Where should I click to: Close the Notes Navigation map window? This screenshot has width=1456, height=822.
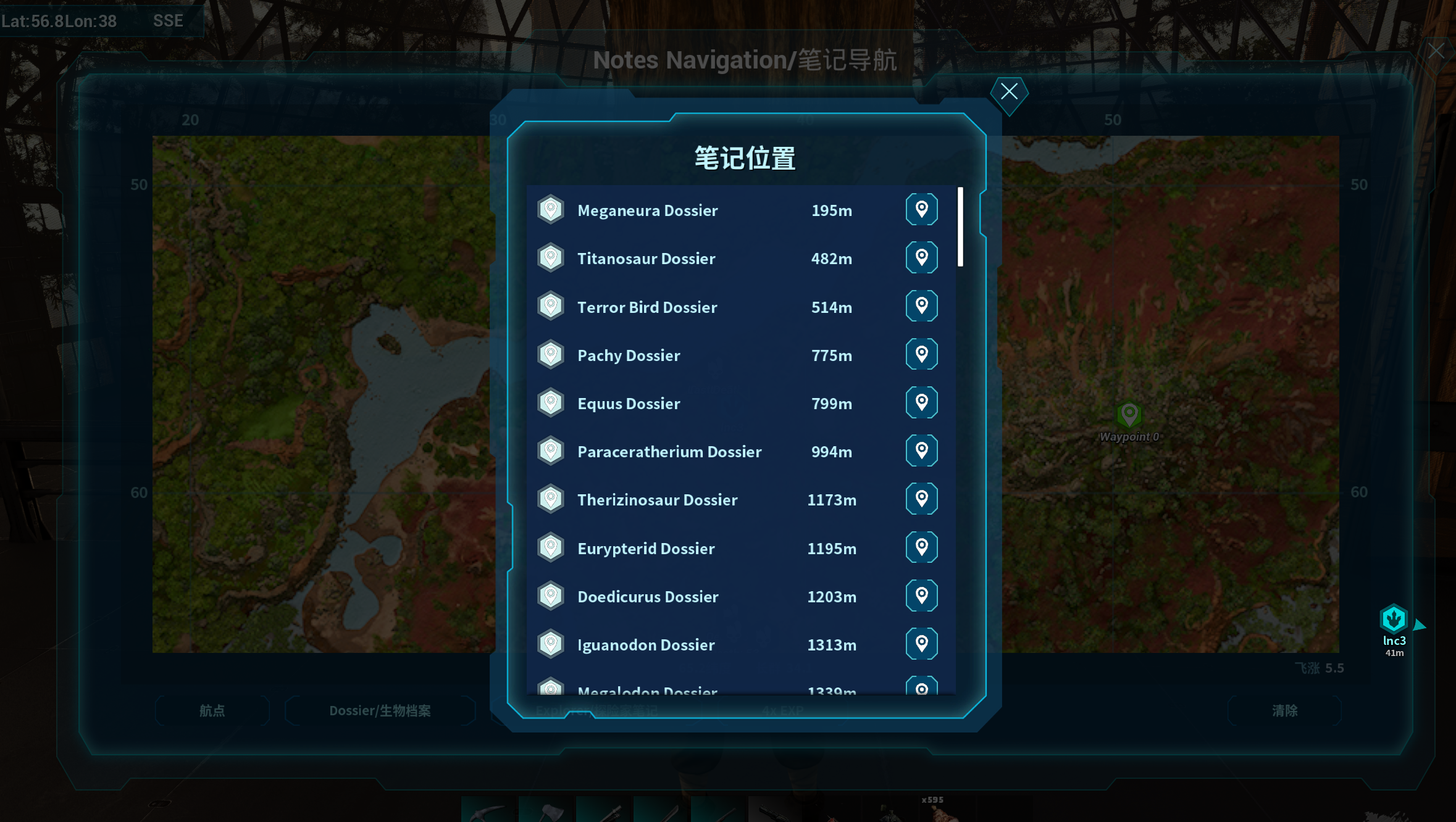pos(1436,51)
